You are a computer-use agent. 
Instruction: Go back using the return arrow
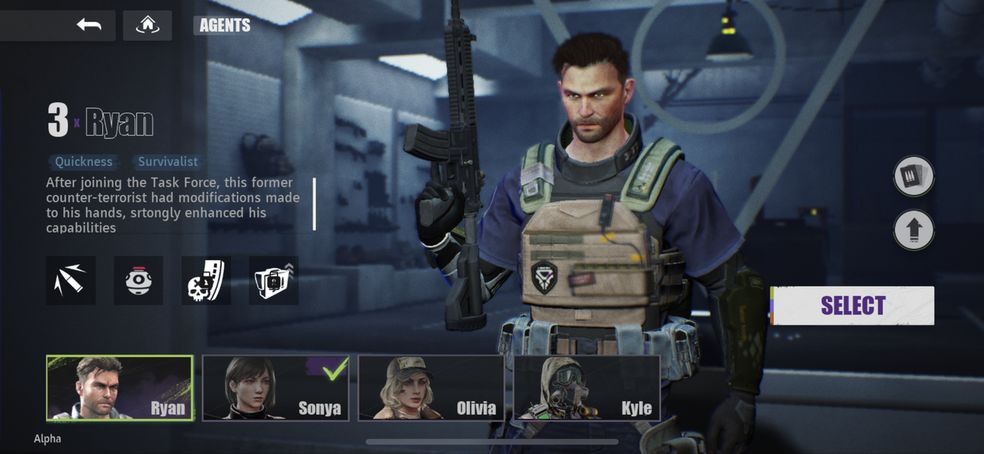89,25
